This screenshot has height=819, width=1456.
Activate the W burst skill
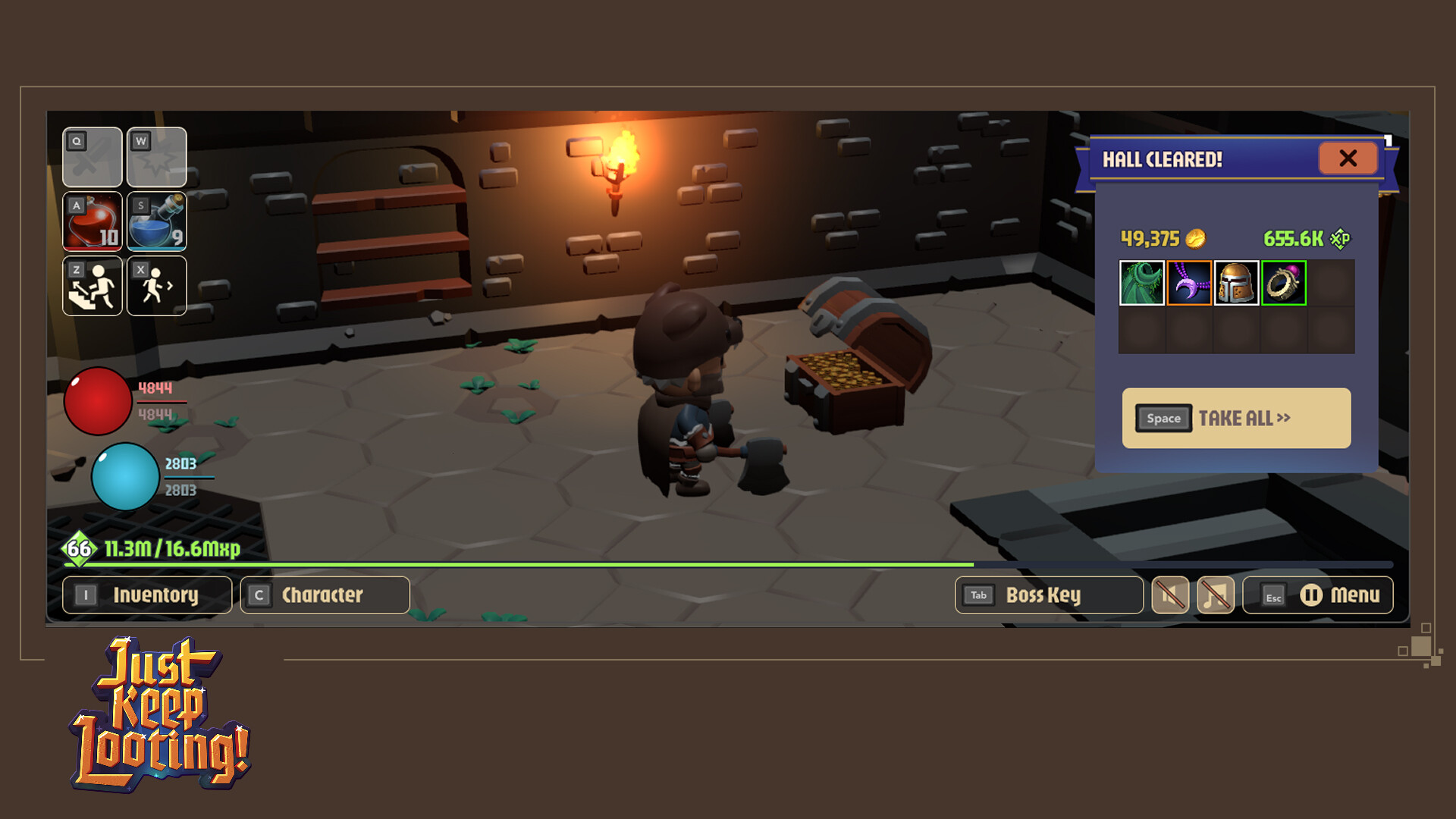[156, 158]
